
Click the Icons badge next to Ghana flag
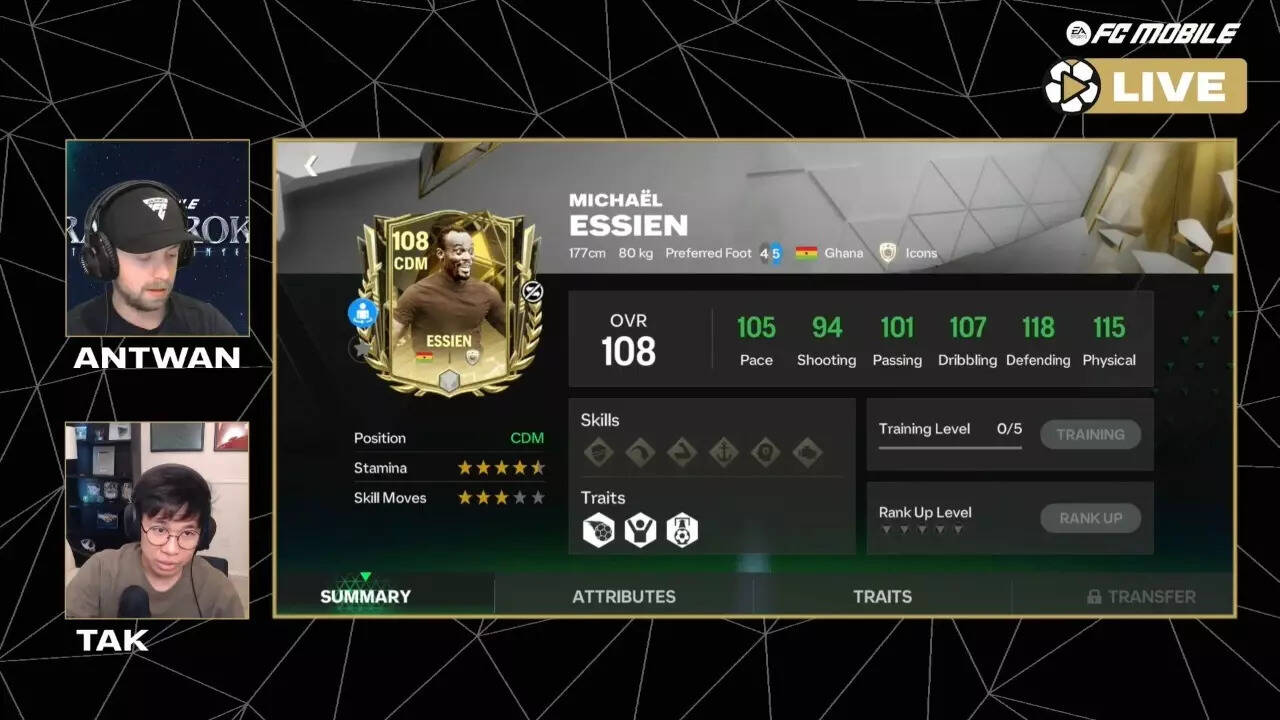(906, 253)
